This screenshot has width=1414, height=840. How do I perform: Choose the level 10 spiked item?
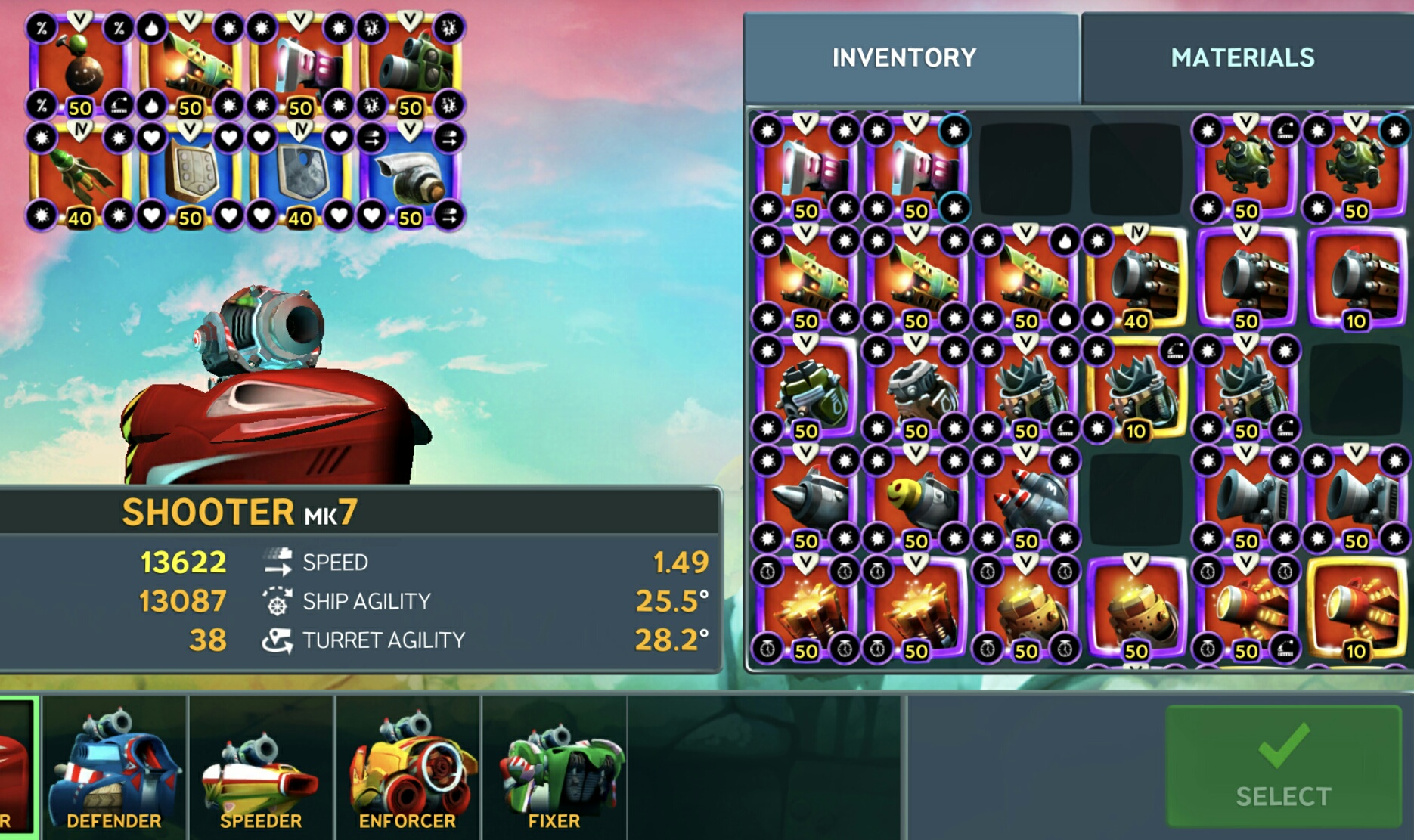coord(1136,389)
